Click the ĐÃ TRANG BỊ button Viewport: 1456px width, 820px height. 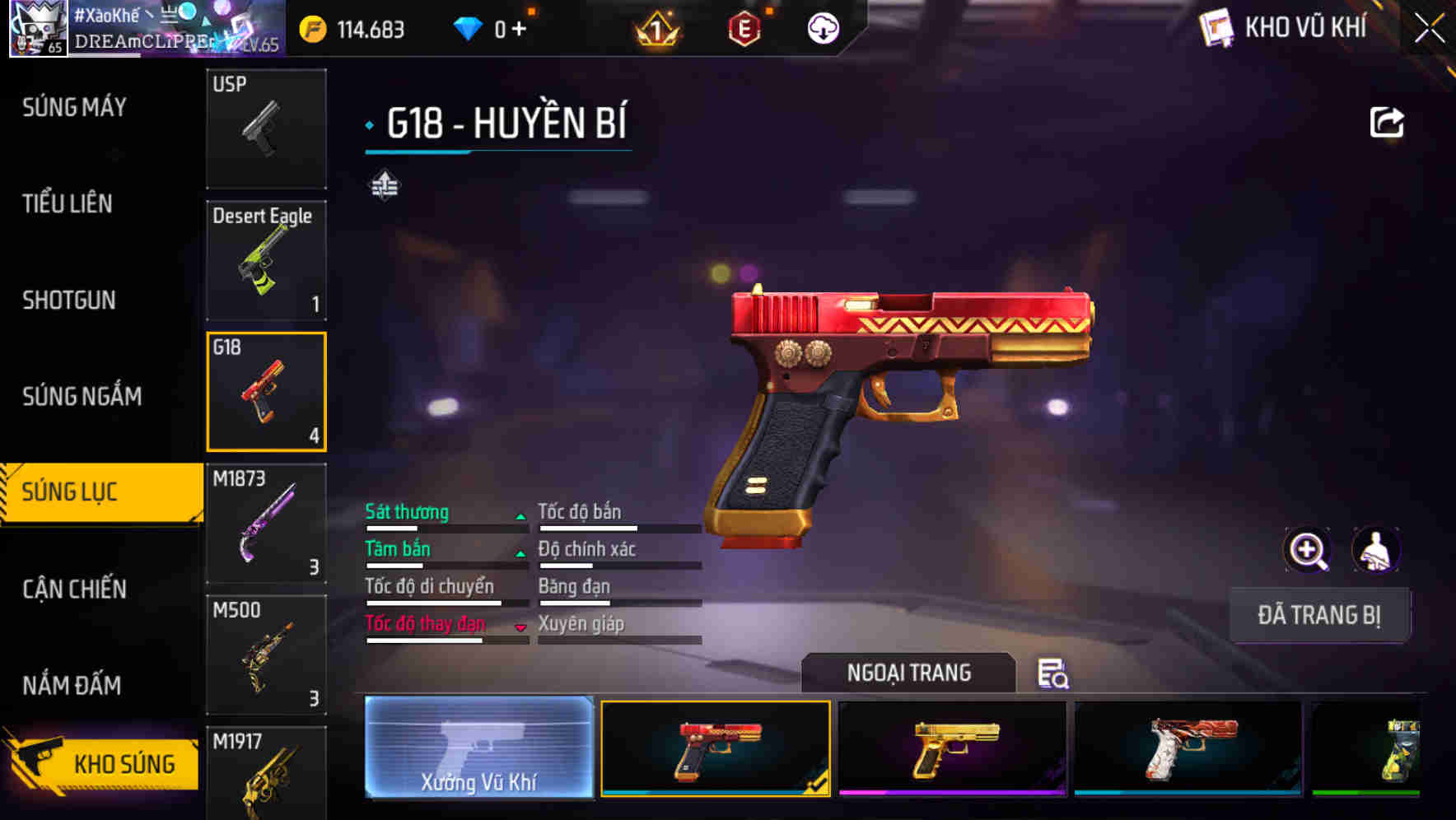click(x=1319, y=615)
